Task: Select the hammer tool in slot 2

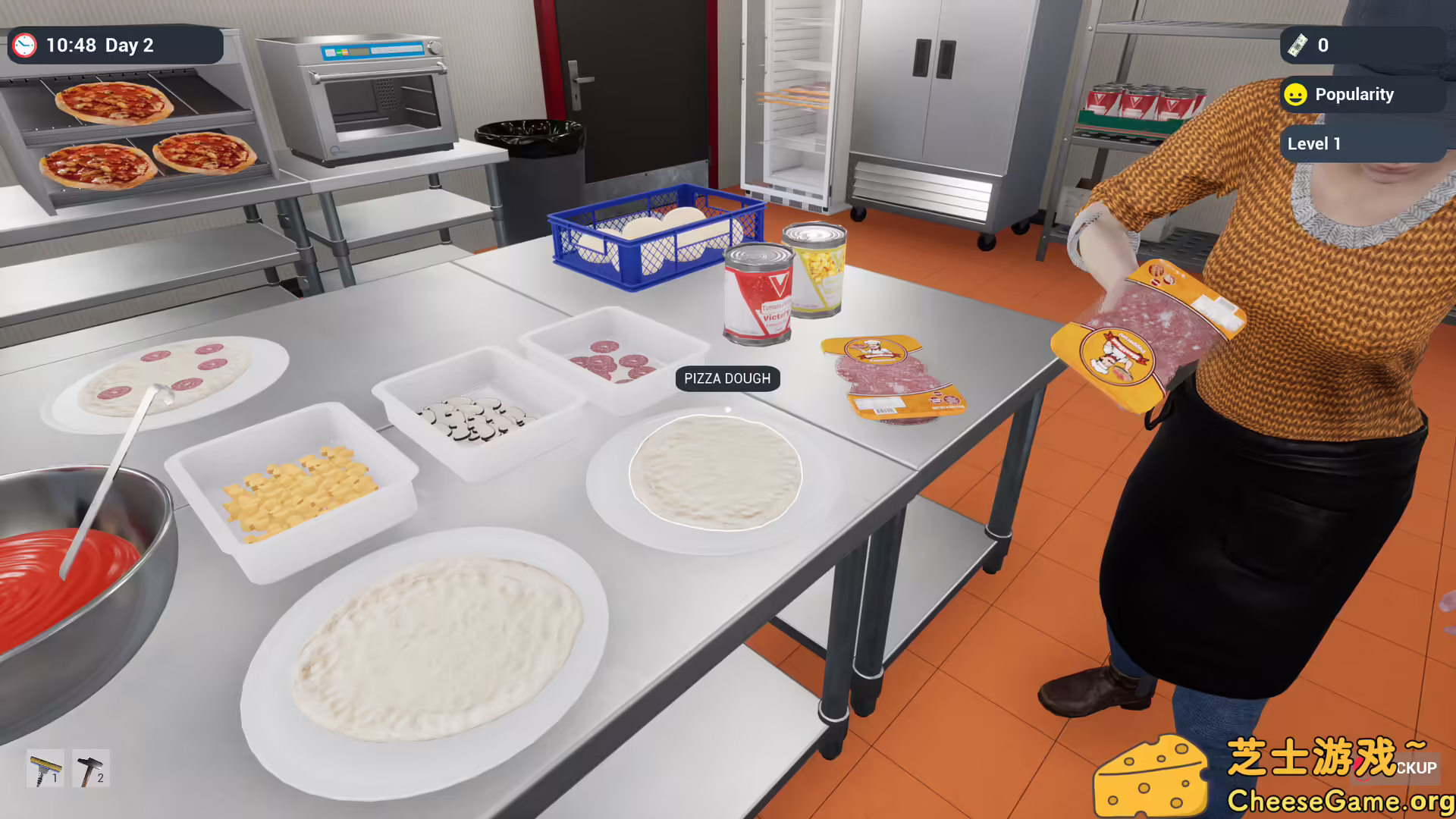Action: (89, 768)
